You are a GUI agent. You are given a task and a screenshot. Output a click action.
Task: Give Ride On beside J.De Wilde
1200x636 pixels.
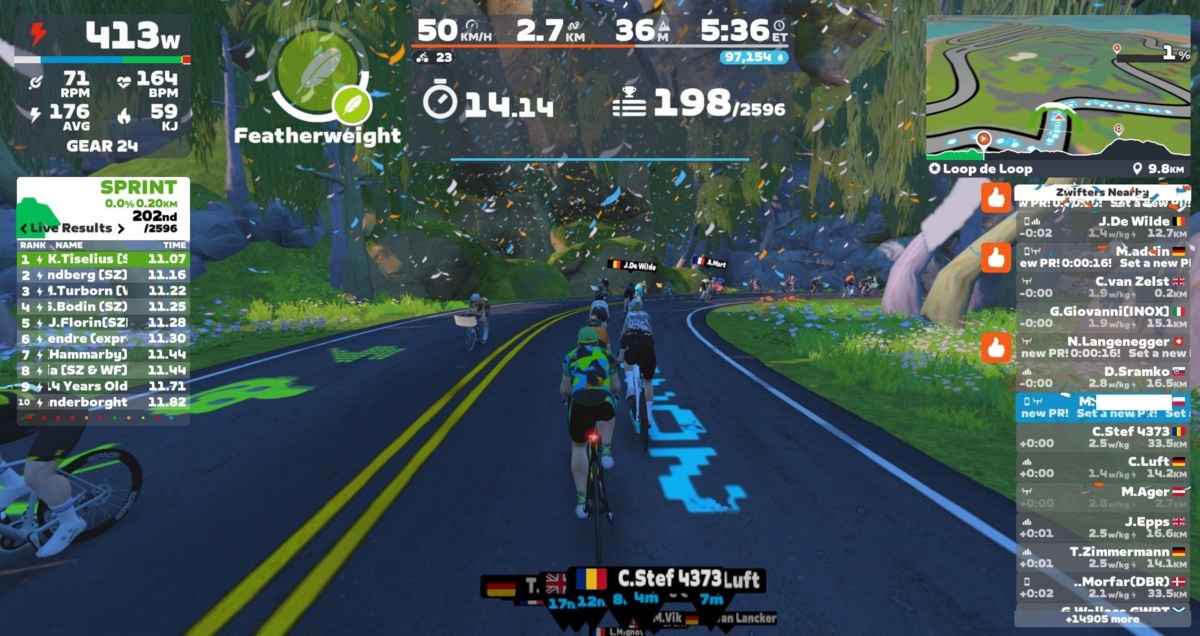click(x=995, y=198)
